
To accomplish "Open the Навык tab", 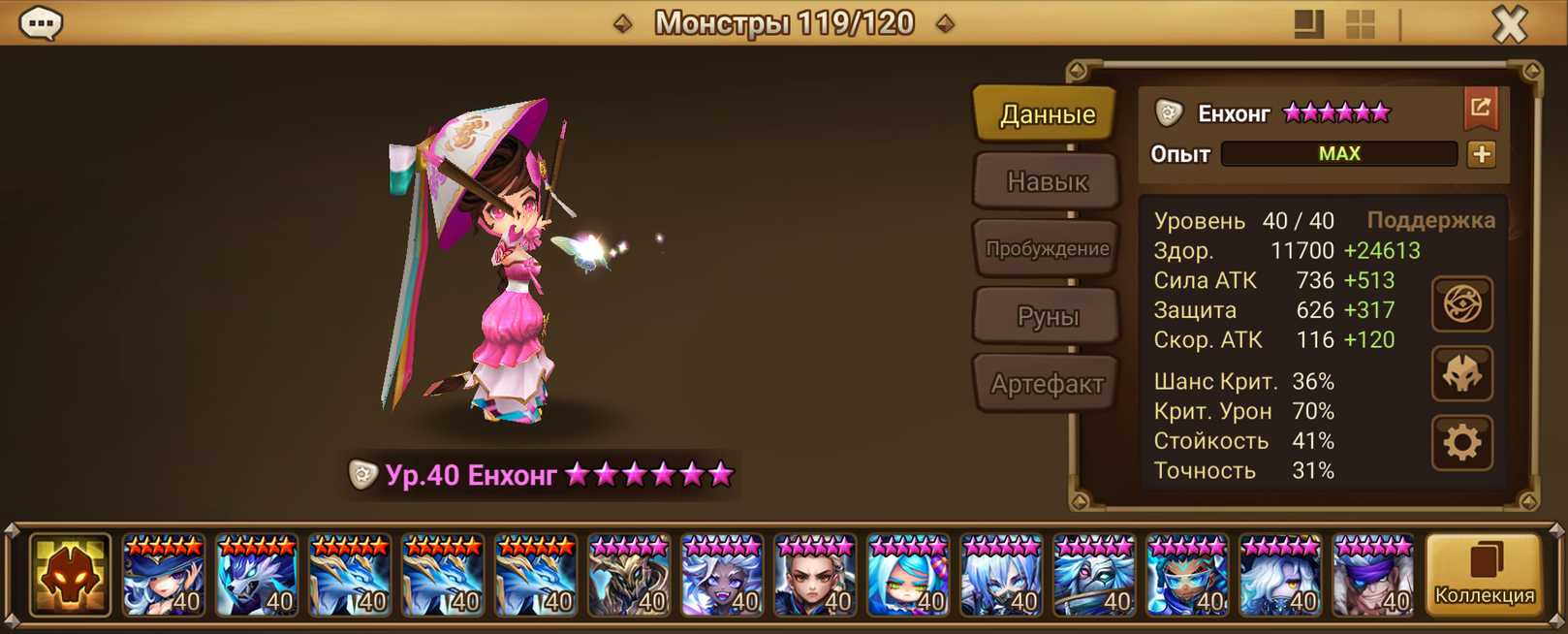I will tap(1047, 181).
